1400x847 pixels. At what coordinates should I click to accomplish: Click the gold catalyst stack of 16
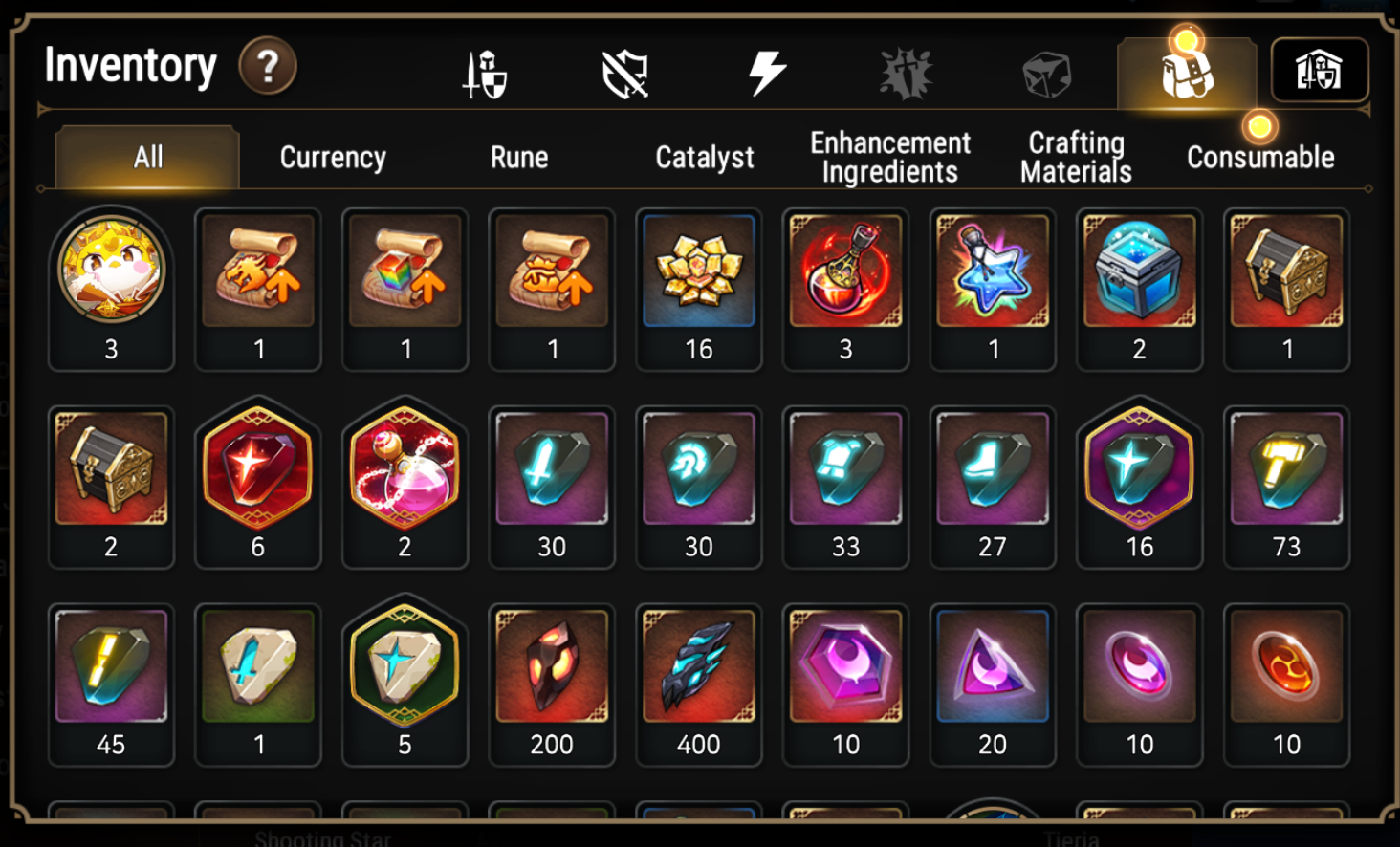point(699,272)
